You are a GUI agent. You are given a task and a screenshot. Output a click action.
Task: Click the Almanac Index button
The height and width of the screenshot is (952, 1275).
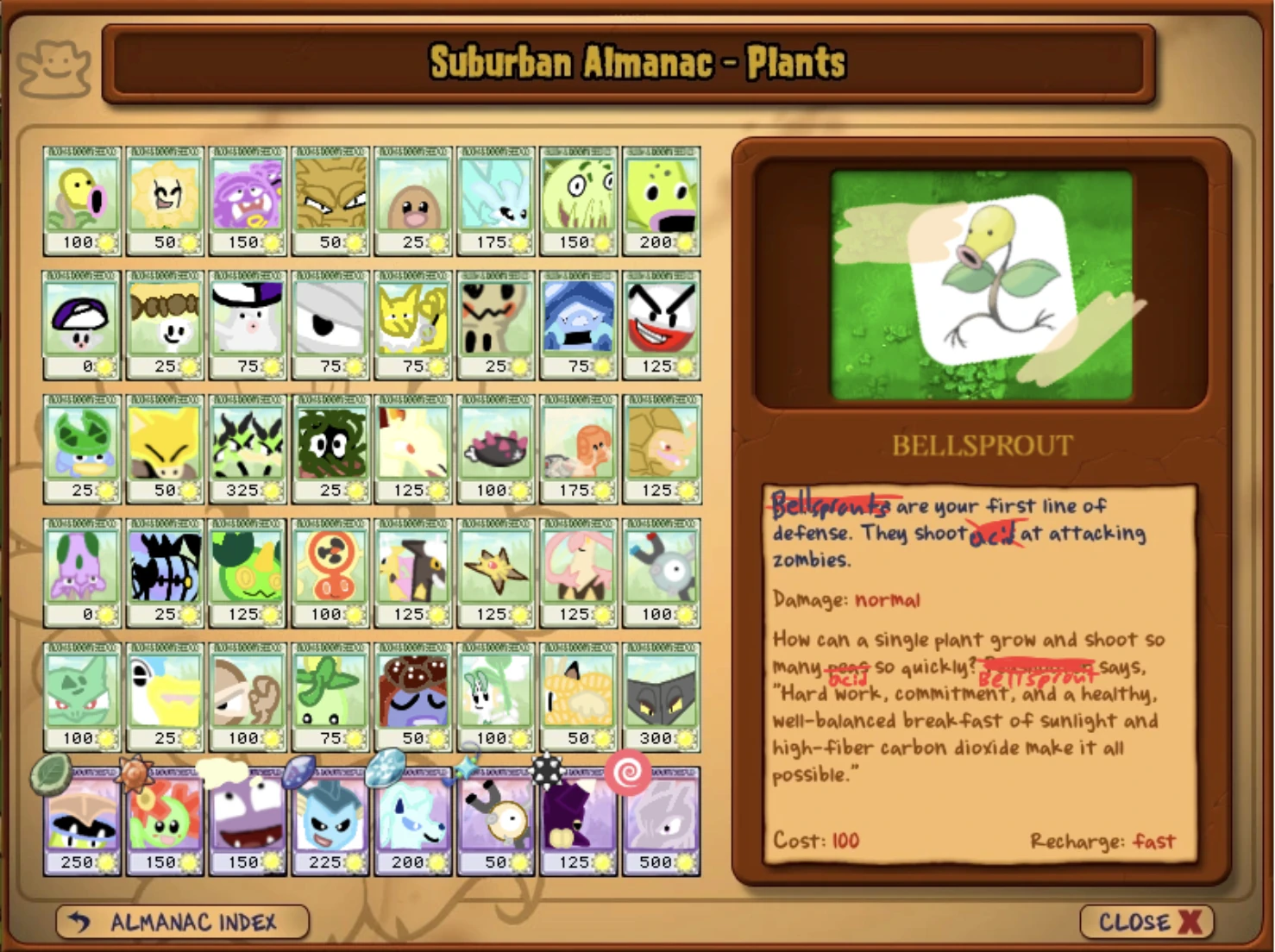[x=180, y=922]
